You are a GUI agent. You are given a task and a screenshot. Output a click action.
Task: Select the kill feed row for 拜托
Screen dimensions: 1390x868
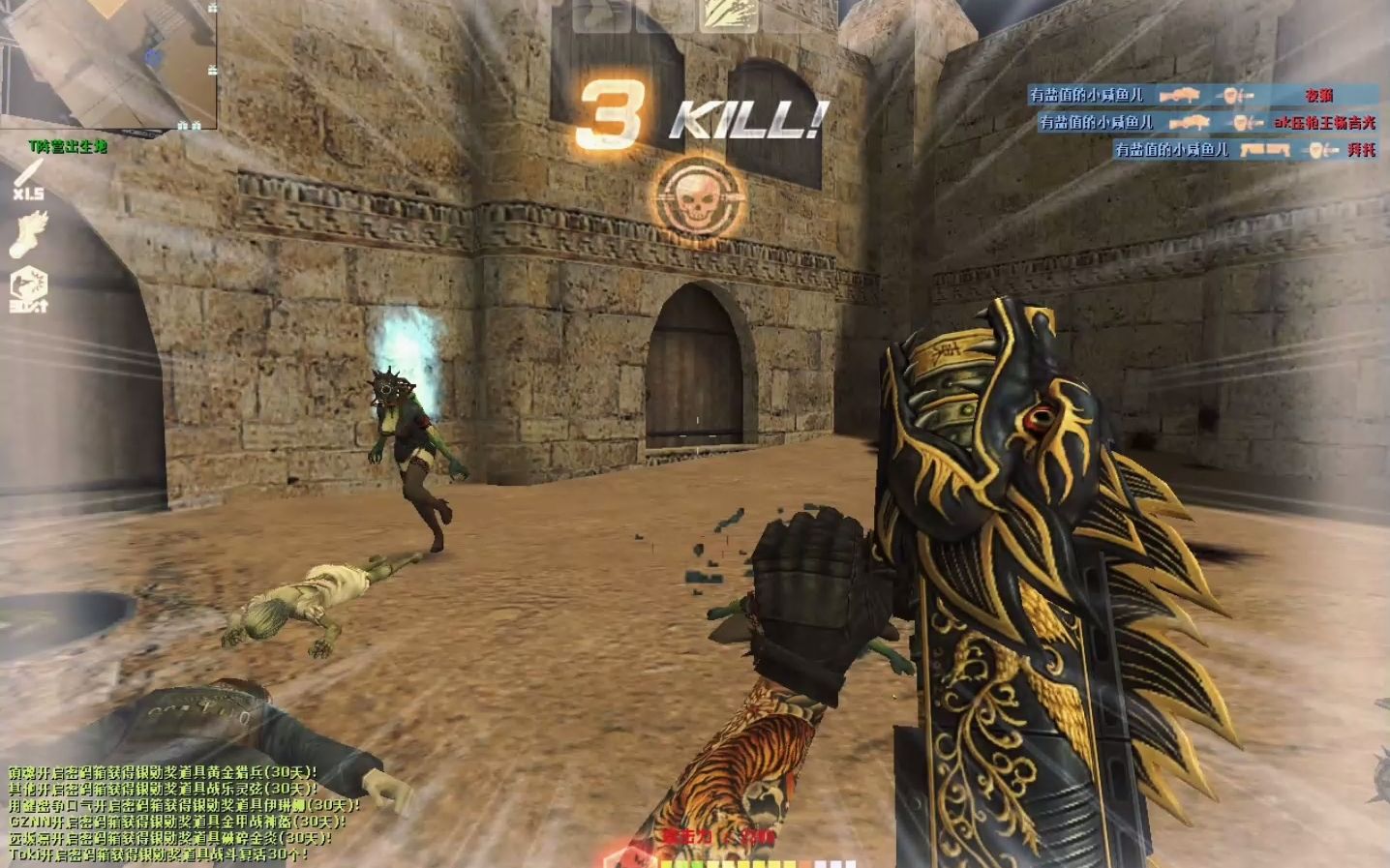point(1244,149)
